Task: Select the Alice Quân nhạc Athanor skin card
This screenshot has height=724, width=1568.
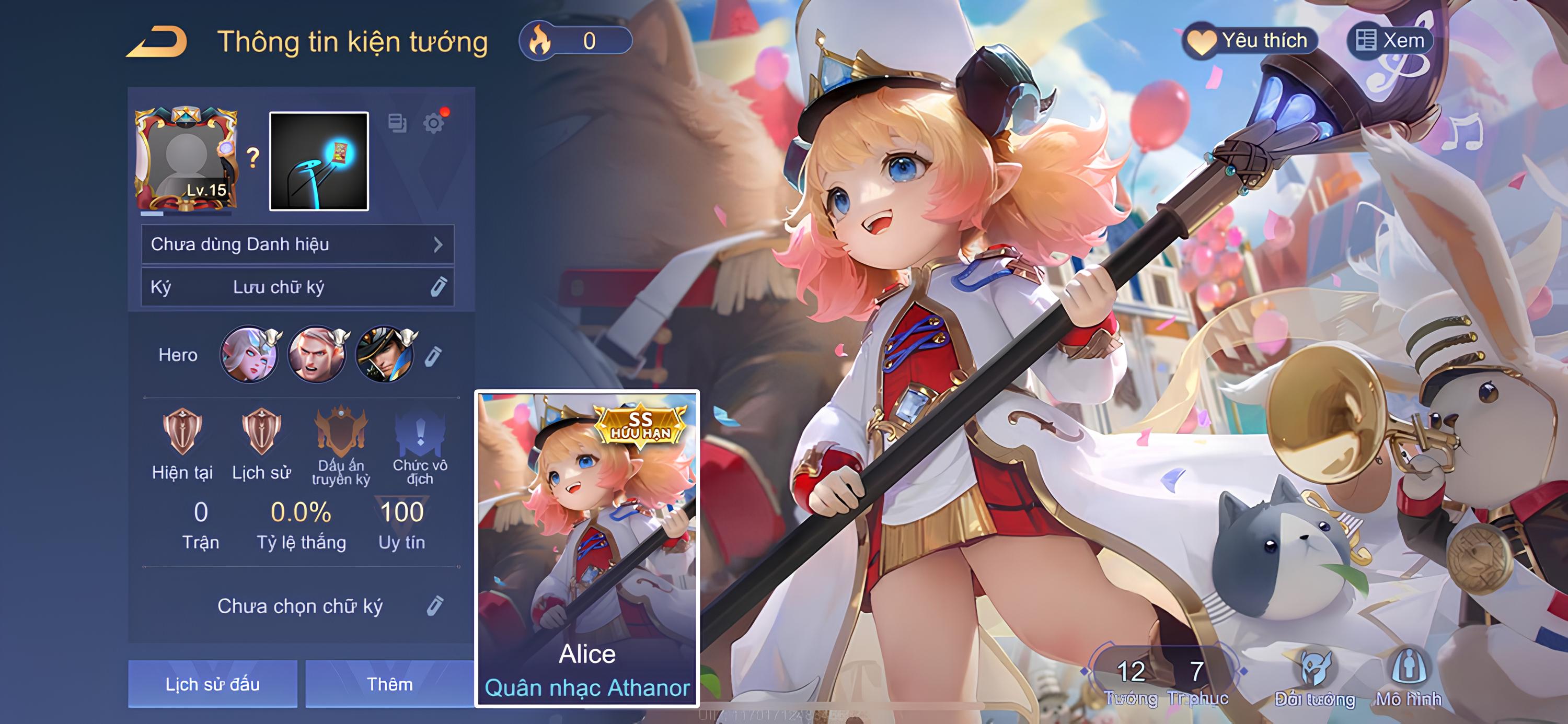Action: (x=587, y=547)
